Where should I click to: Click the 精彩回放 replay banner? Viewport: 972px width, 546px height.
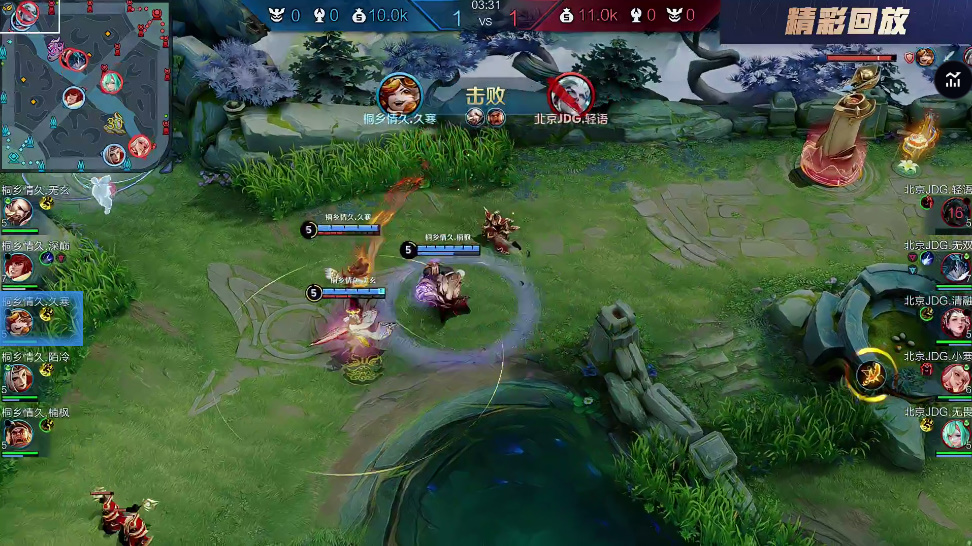point(846,22)
